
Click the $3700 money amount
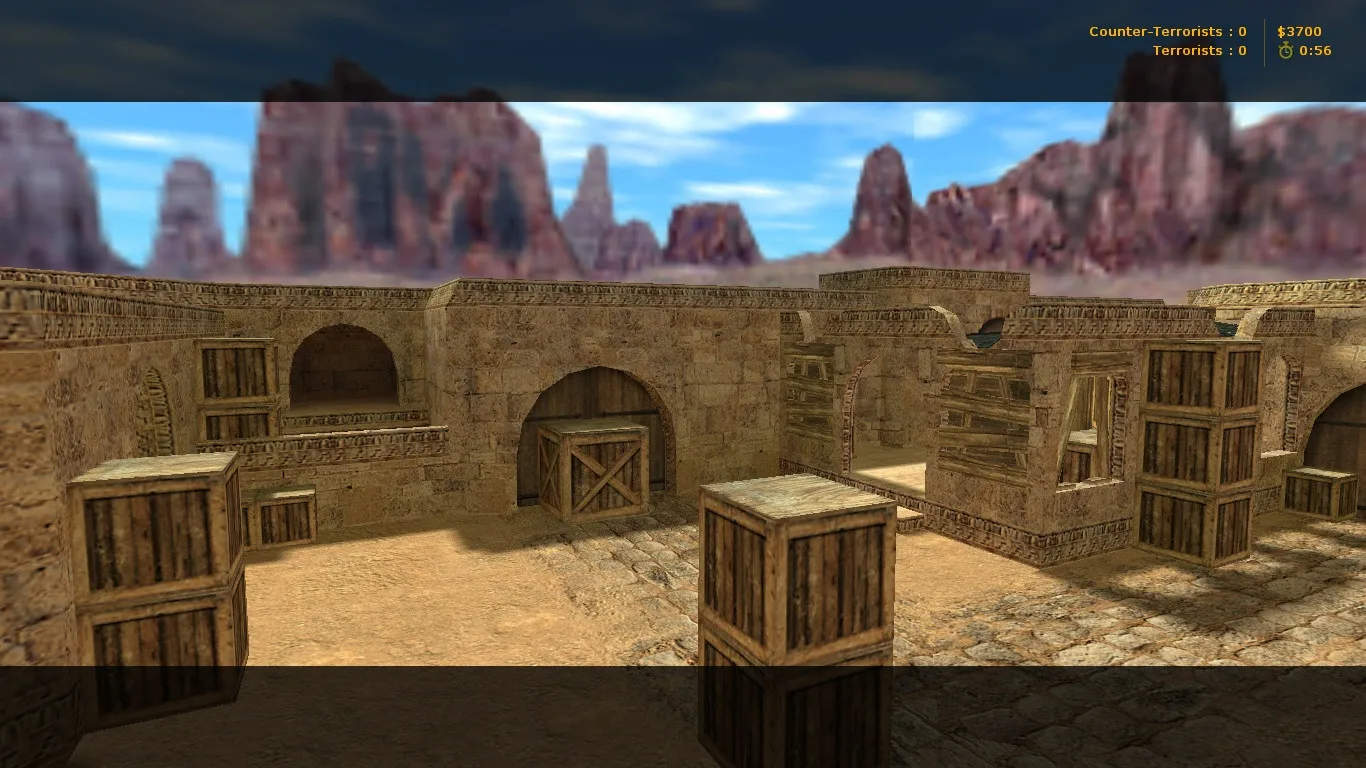[x=1300, y=31]
